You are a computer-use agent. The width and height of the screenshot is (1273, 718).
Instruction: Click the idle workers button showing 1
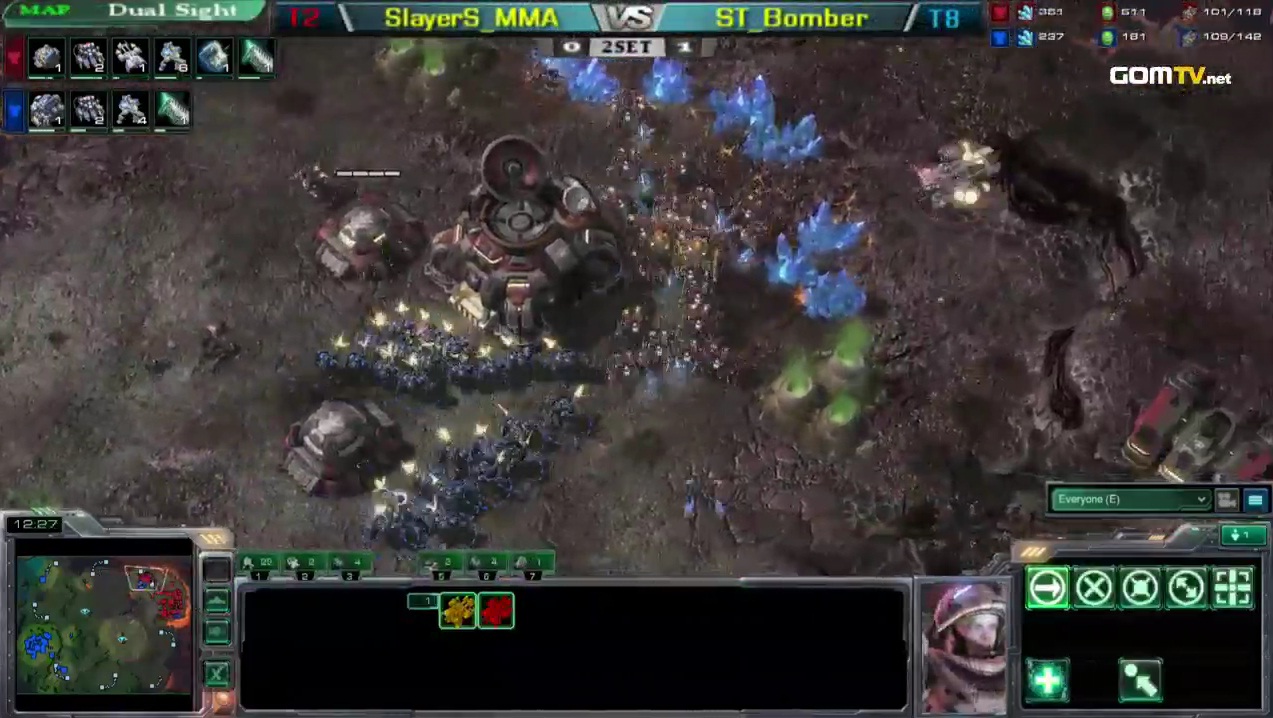pos(1242,535)
